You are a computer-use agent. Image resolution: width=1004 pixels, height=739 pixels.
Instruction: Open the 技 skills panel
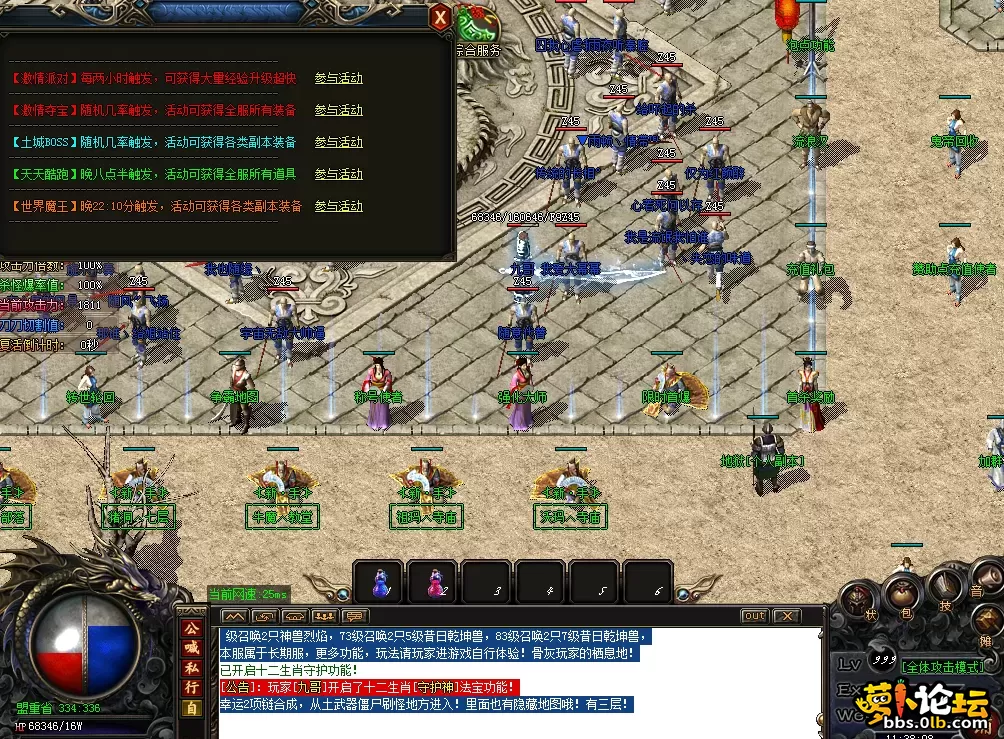tap(944, 587)
